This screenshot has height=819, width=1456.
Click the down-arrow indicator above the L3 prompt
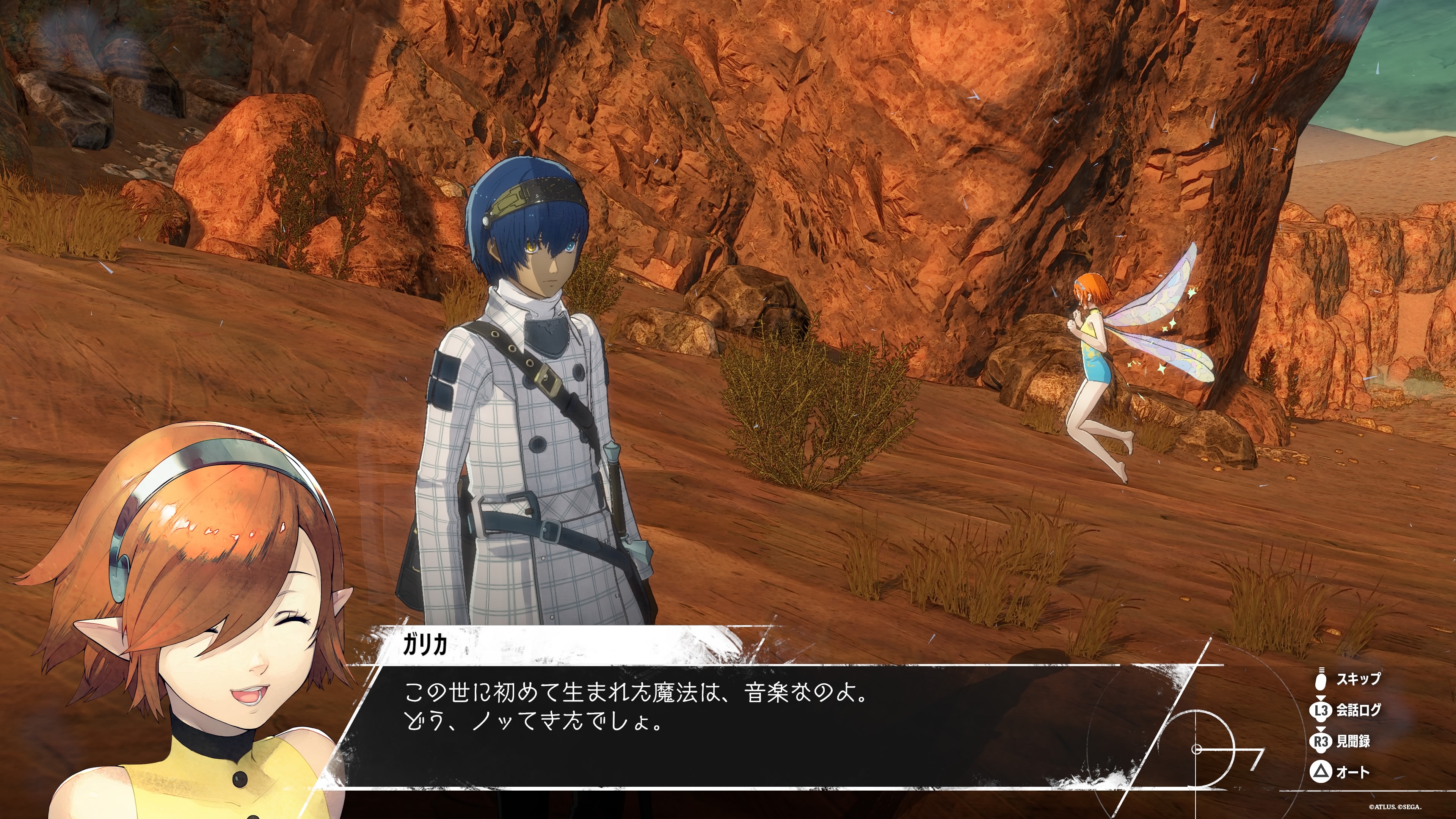[1321, 698]
